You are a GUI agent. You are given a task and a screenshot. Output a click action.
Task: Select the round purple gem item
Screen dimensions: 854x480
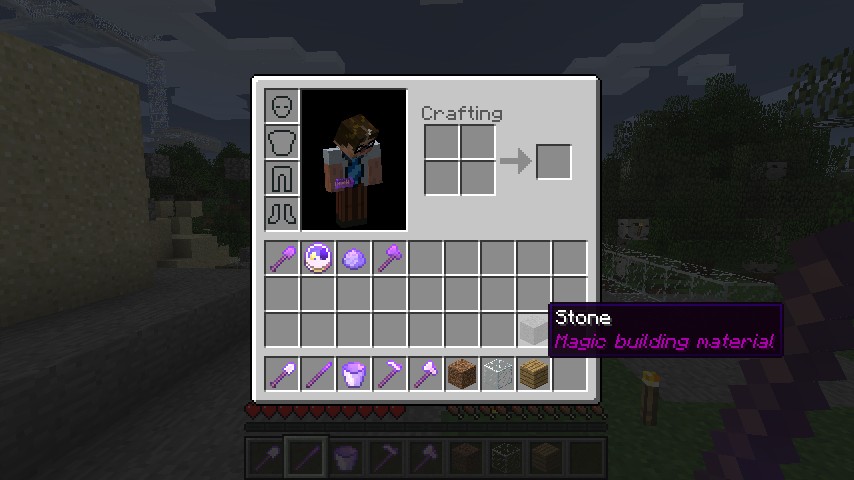355,258
